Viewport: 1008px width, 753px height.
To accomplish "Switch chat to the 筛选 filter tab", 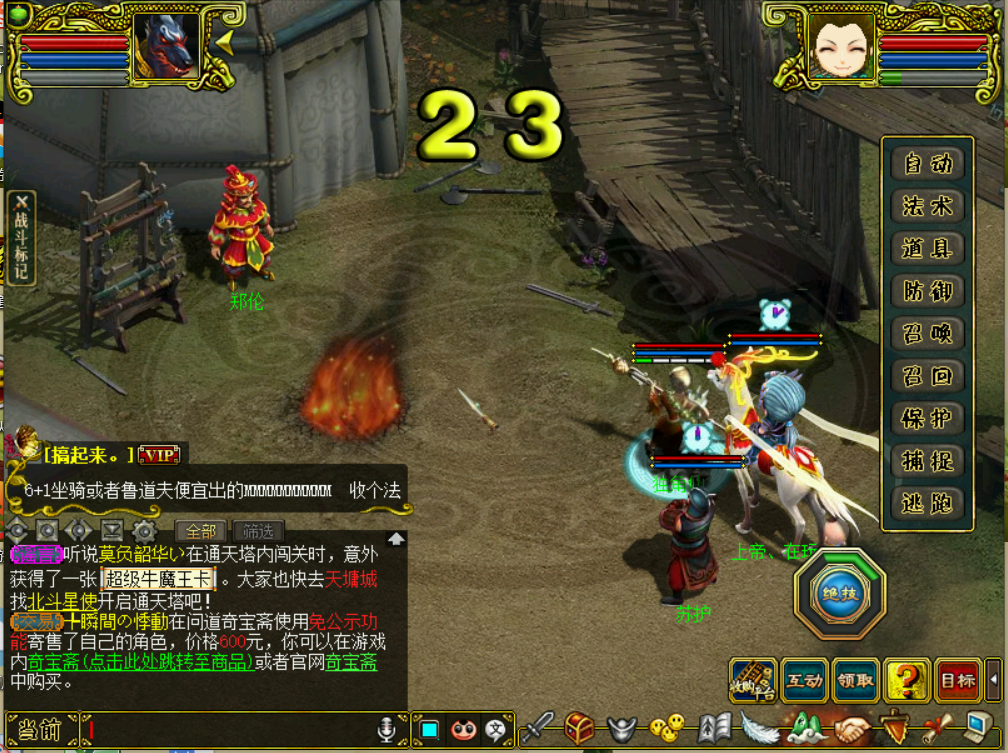I will click(x=258, y=532).
